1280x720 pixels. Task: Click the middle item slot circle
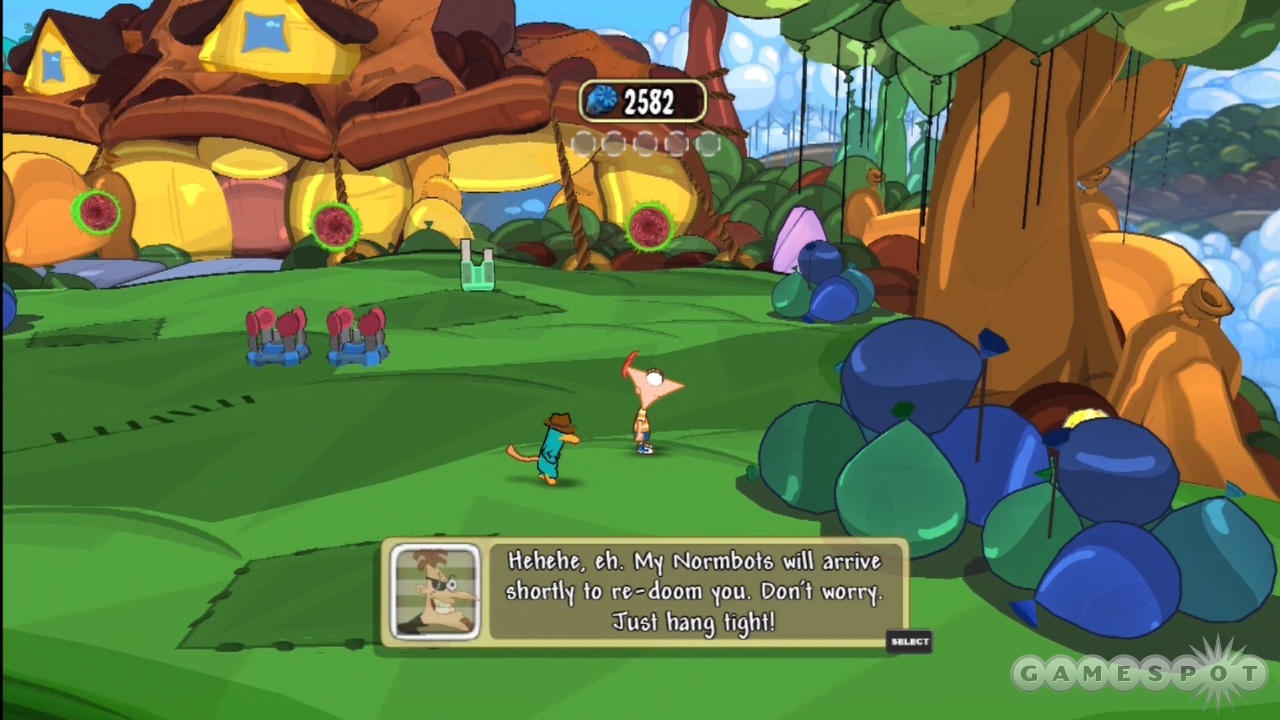[645, 144]
